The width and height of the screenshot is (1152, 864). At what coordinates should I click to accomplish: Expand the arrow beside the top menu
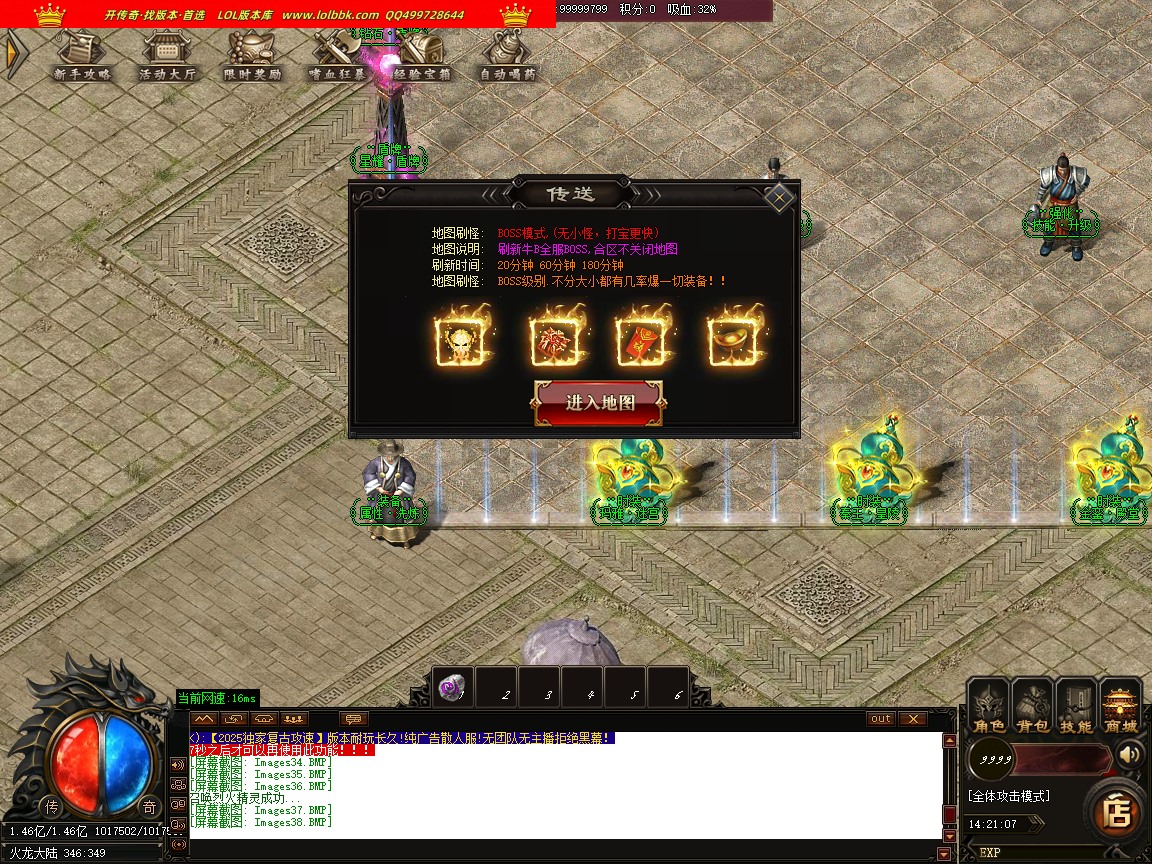pos(14,54)
